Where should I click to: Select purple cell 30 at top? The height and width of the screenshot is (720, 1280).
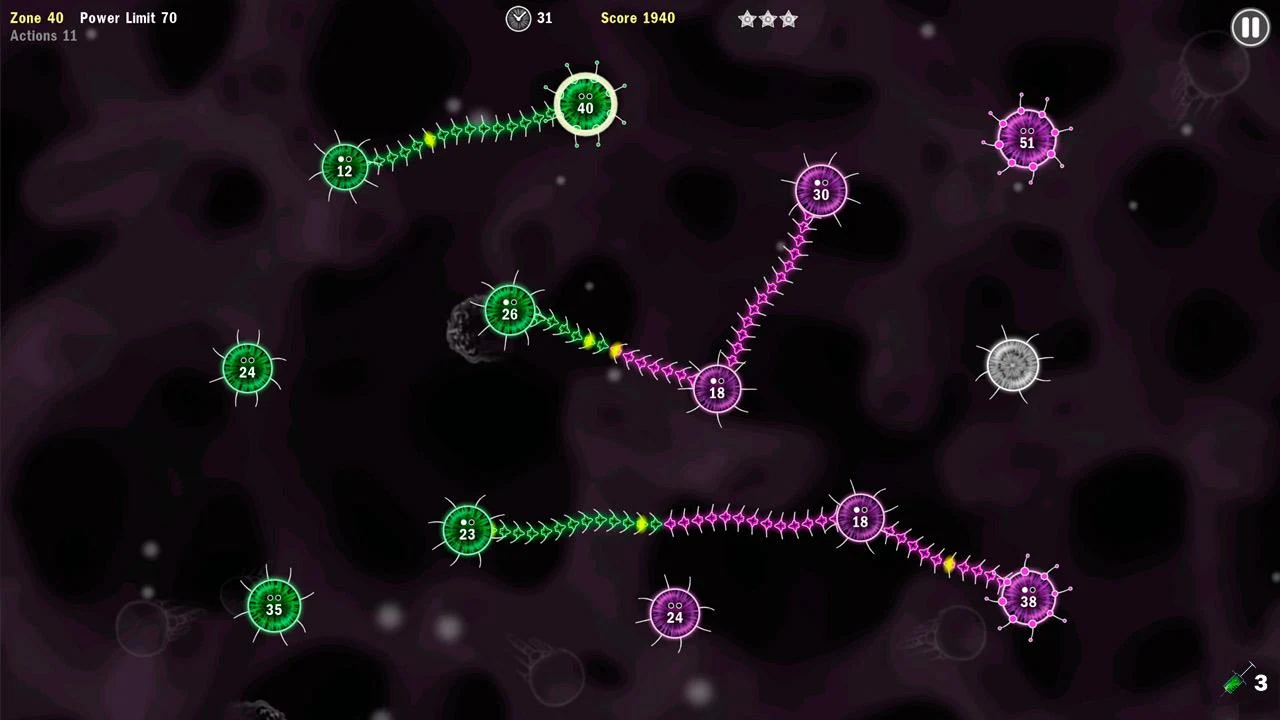coord(822,190)
